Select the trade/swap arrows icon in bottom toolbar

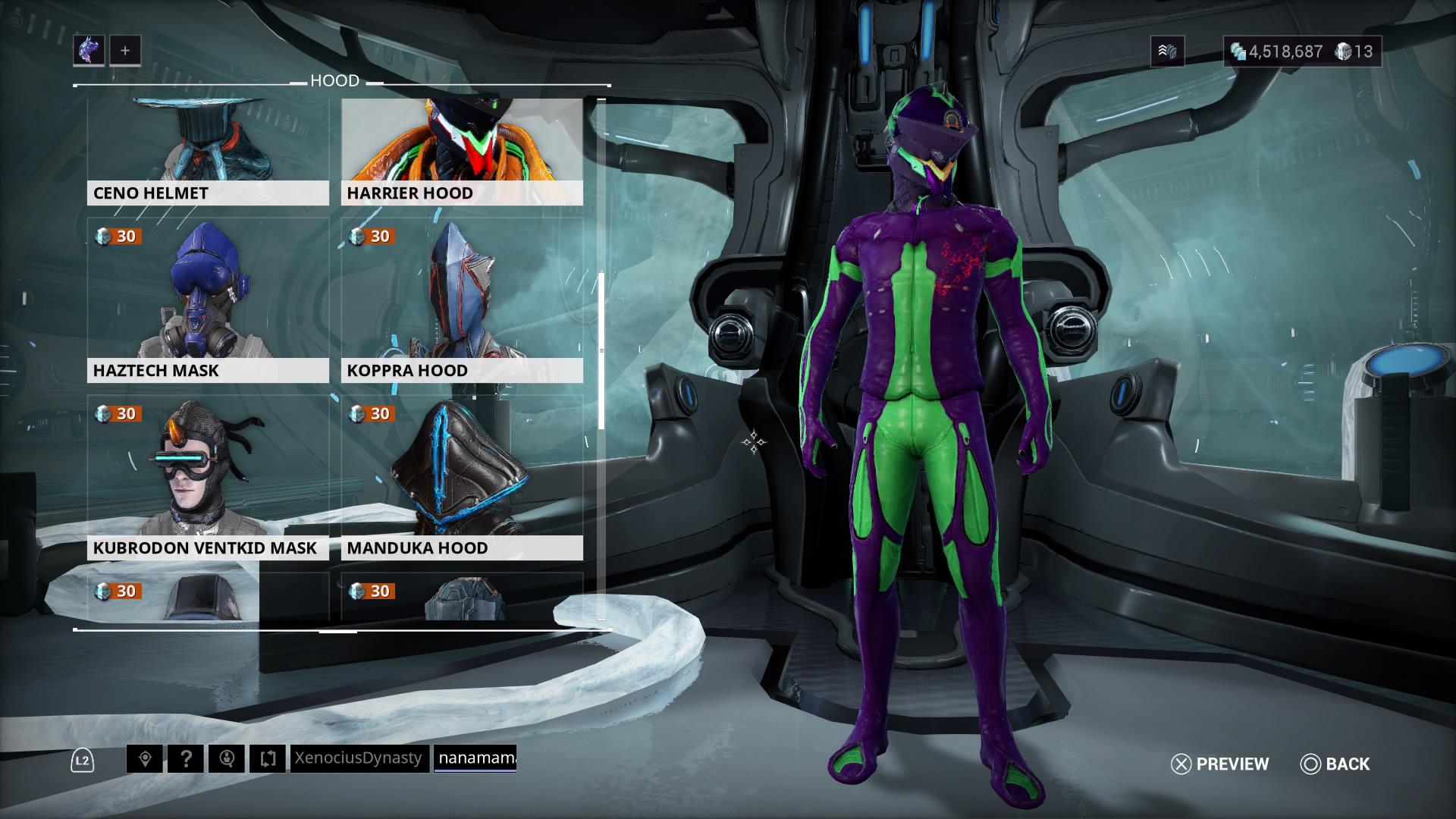coord(268,758)
